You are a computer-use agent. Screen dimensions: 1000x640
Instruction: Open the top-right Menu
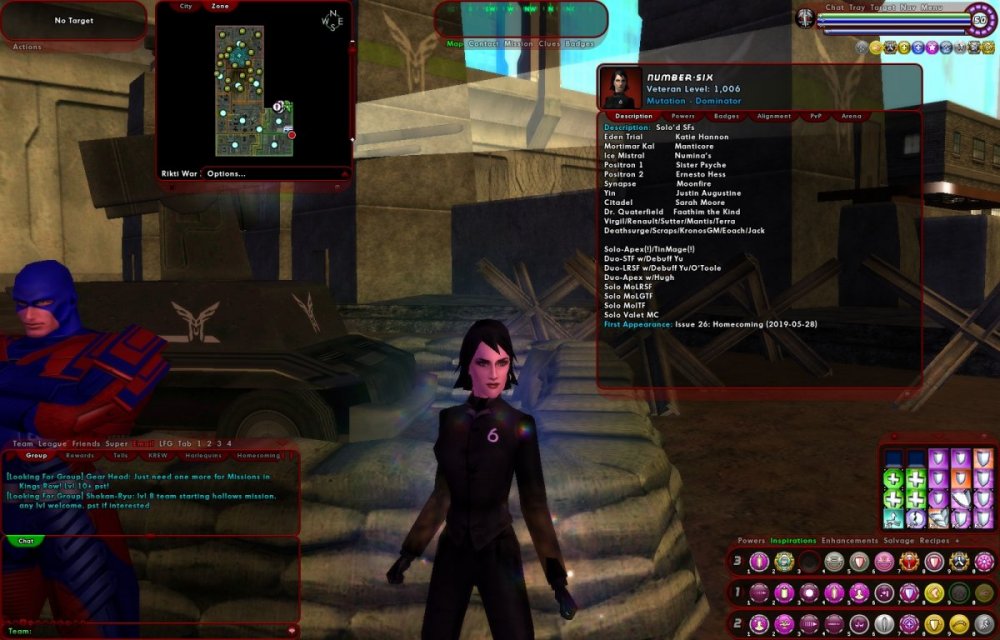(932, 7)
